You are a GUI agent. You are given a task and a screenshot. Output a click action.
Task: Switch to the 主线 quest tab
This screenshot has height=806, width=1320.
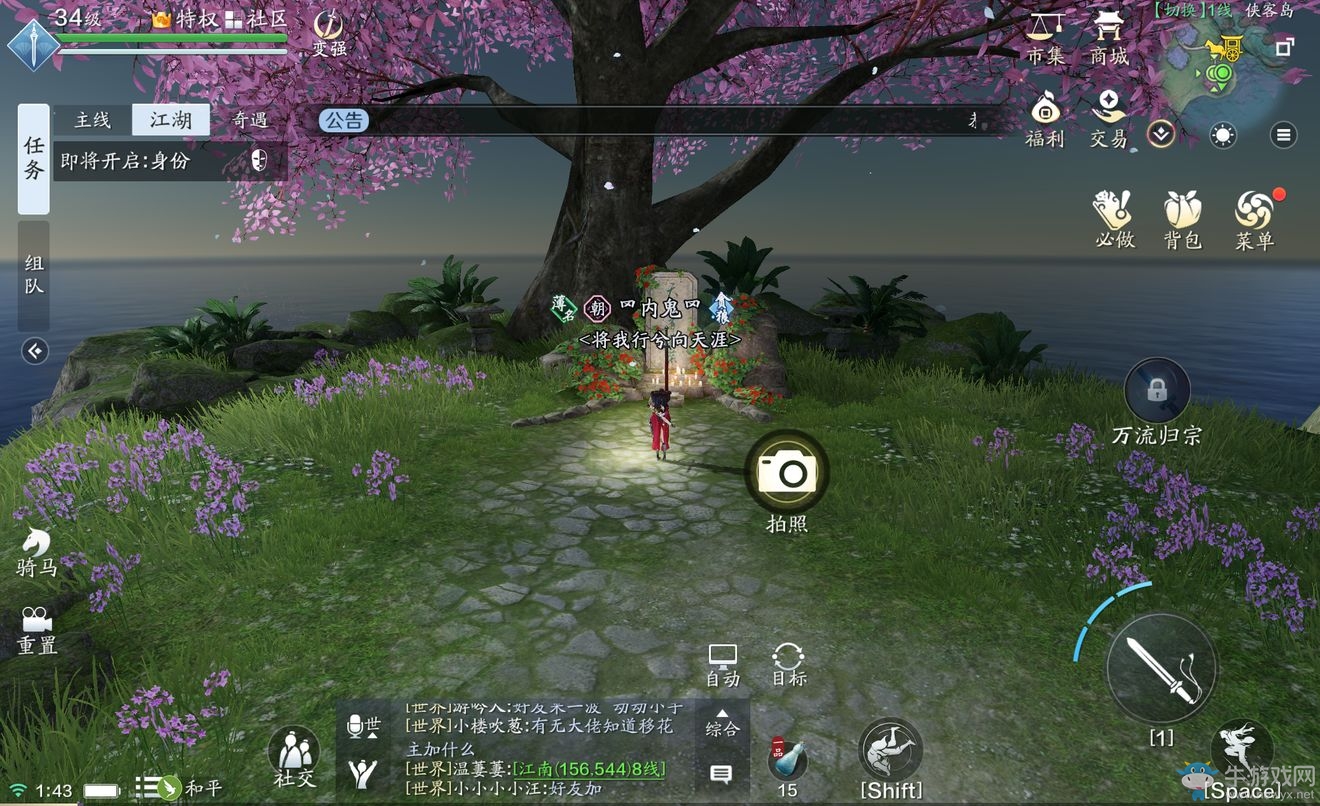pyautogui.click(x=91, y=119)
